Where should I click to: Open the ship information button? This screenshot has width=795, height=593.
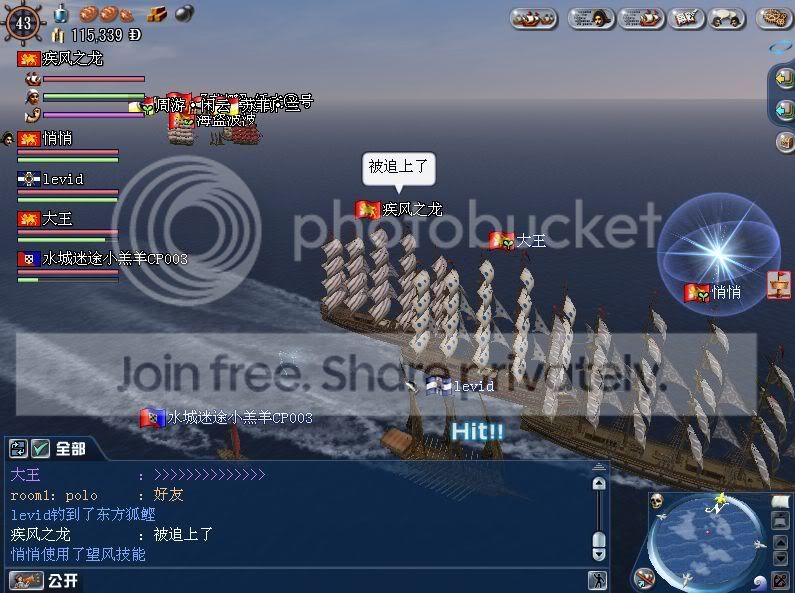click(x=640, y=18)
